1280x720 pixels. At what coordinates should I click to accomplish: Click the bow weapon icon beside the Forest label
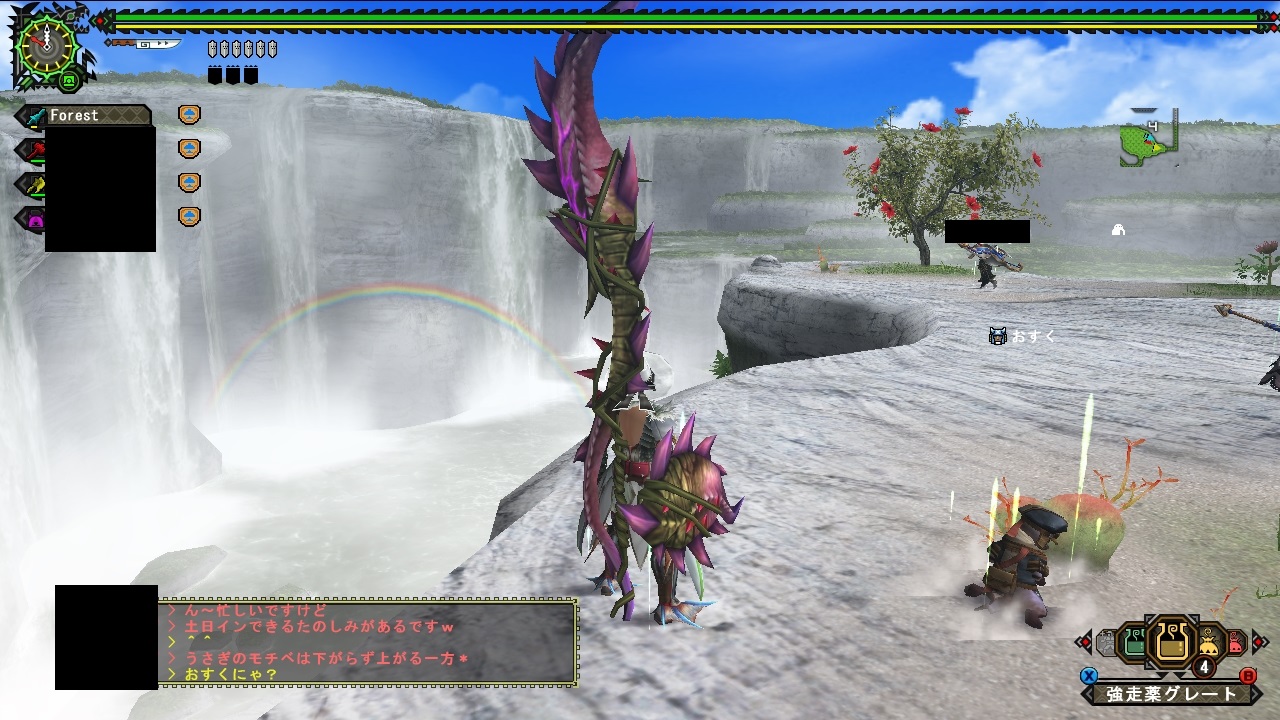click(35, 116)
